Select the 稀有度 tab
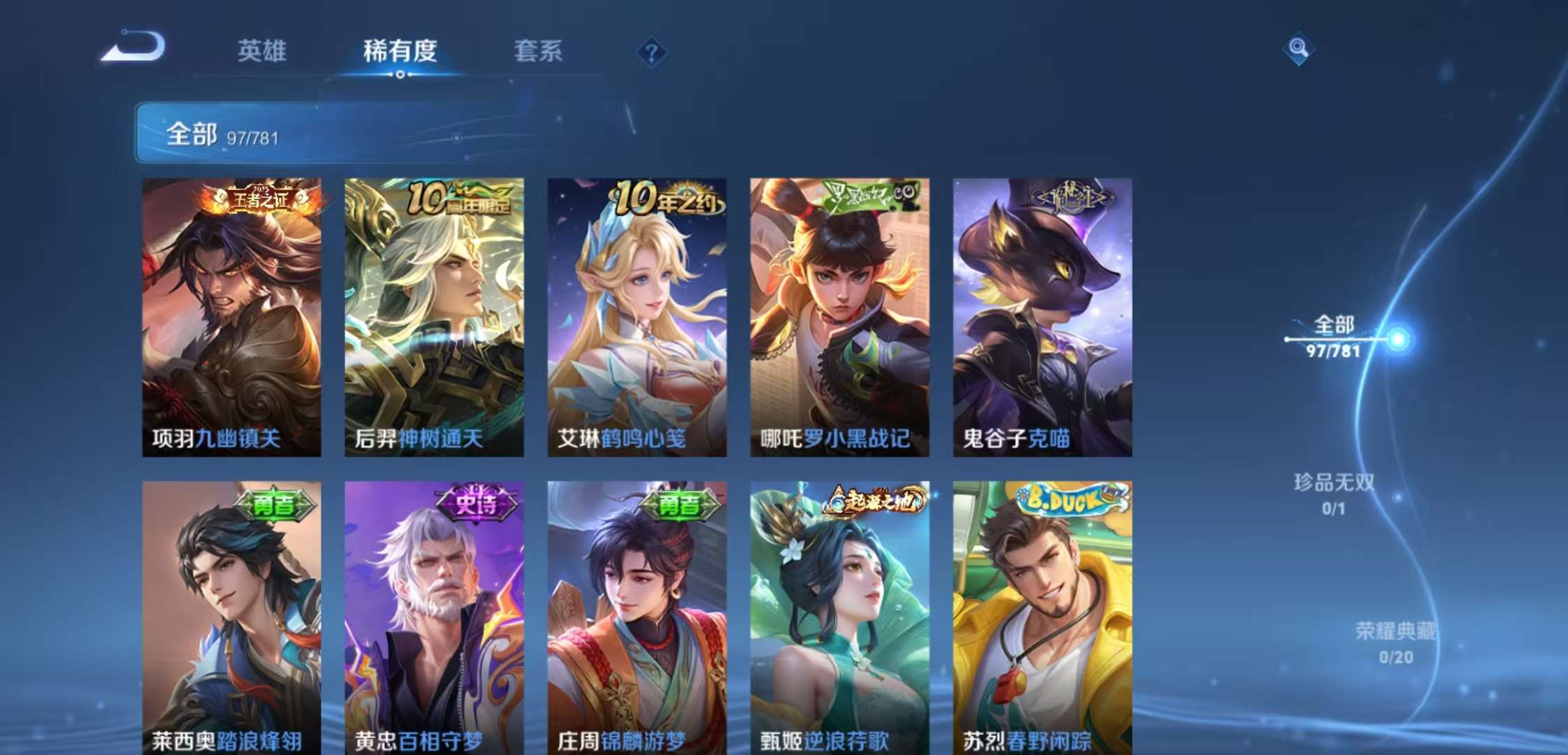The image size is (1568, 755). [x=400, y=52]
